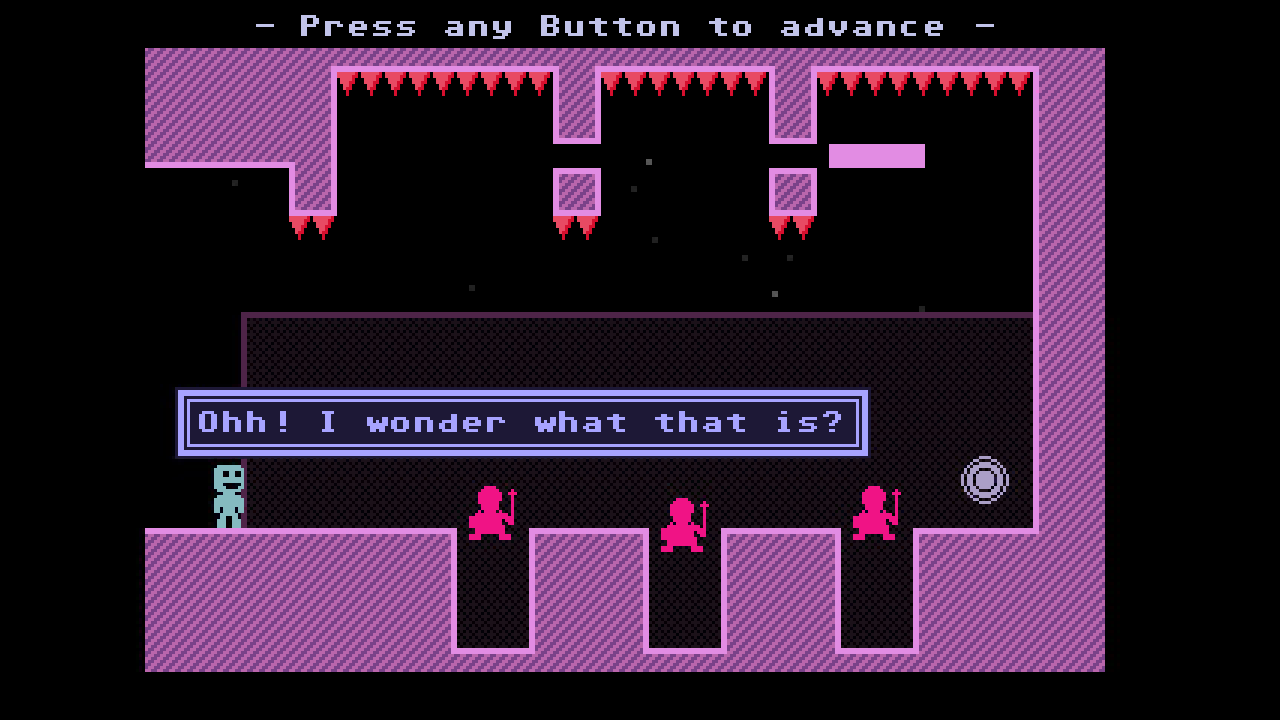Click the leftmost pink crewmate sprite

pyautogui.click(x=492, y=512)
